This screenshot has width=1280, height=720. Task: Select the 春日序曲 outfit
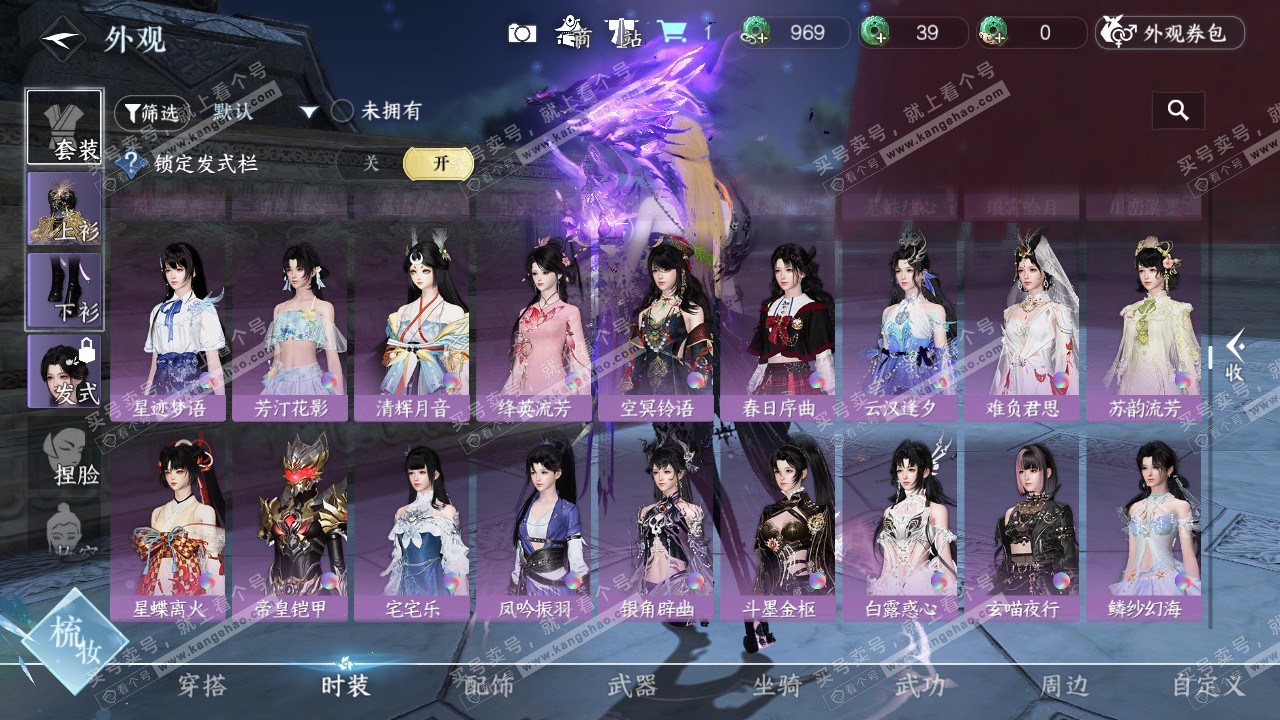[x=779, y=330]
